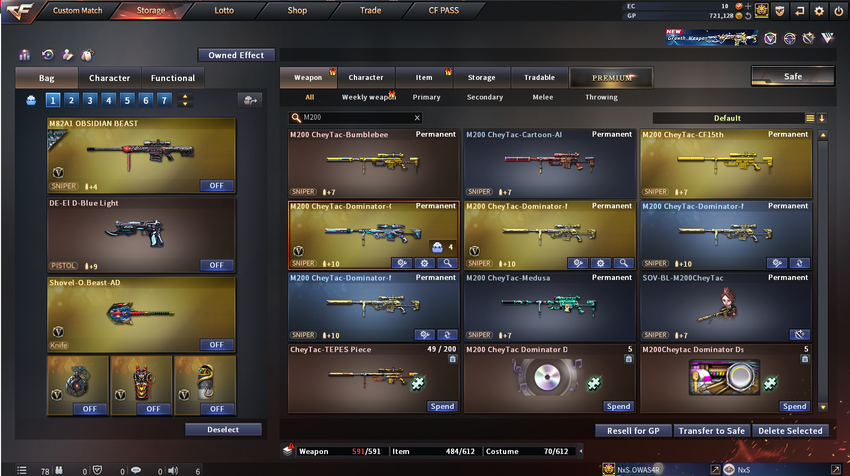Click Transfer to Safe
The height and width of the screenshot is (476, 850).
click(709, 430)
